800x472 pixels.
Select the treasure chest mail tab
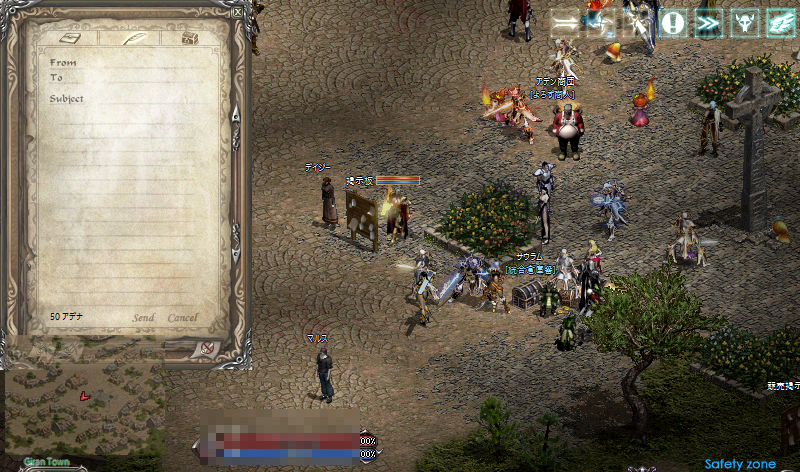click(191, 38)
